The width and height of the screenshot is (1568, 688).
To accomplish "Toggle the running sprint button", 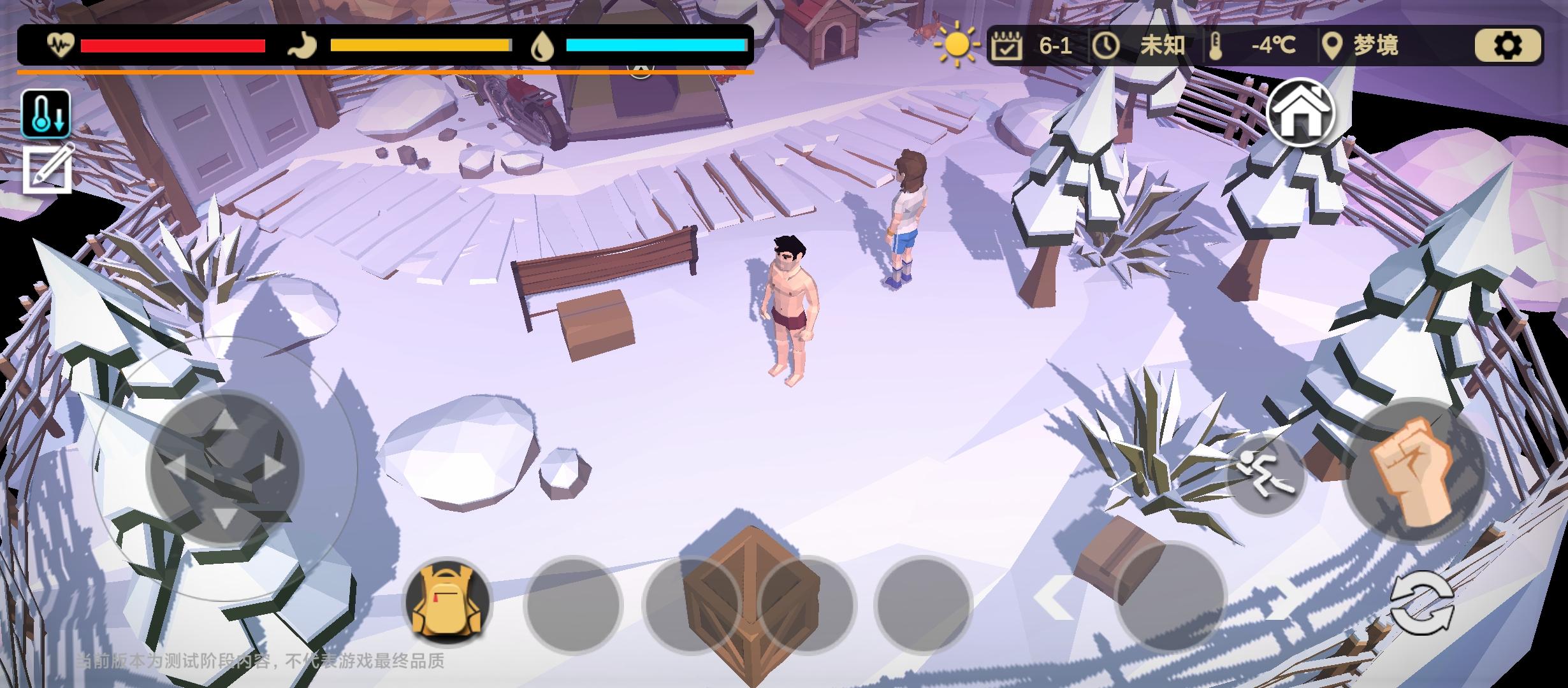I will pyautogui.click(x=1266, y=475).
